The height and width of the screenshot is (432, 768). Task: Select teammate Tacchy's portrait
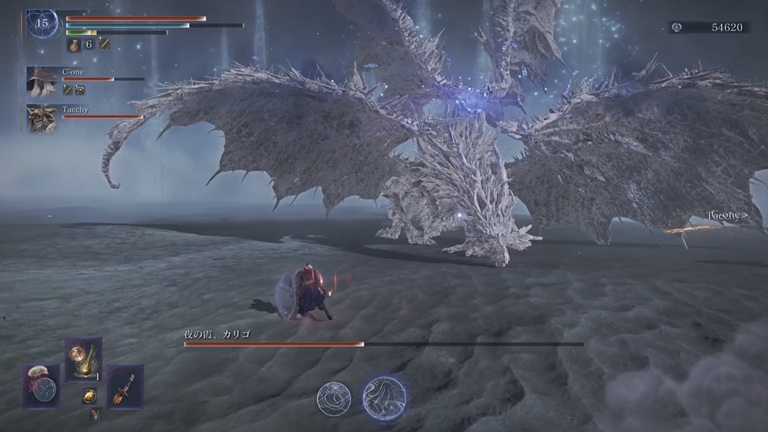point(41,118)
